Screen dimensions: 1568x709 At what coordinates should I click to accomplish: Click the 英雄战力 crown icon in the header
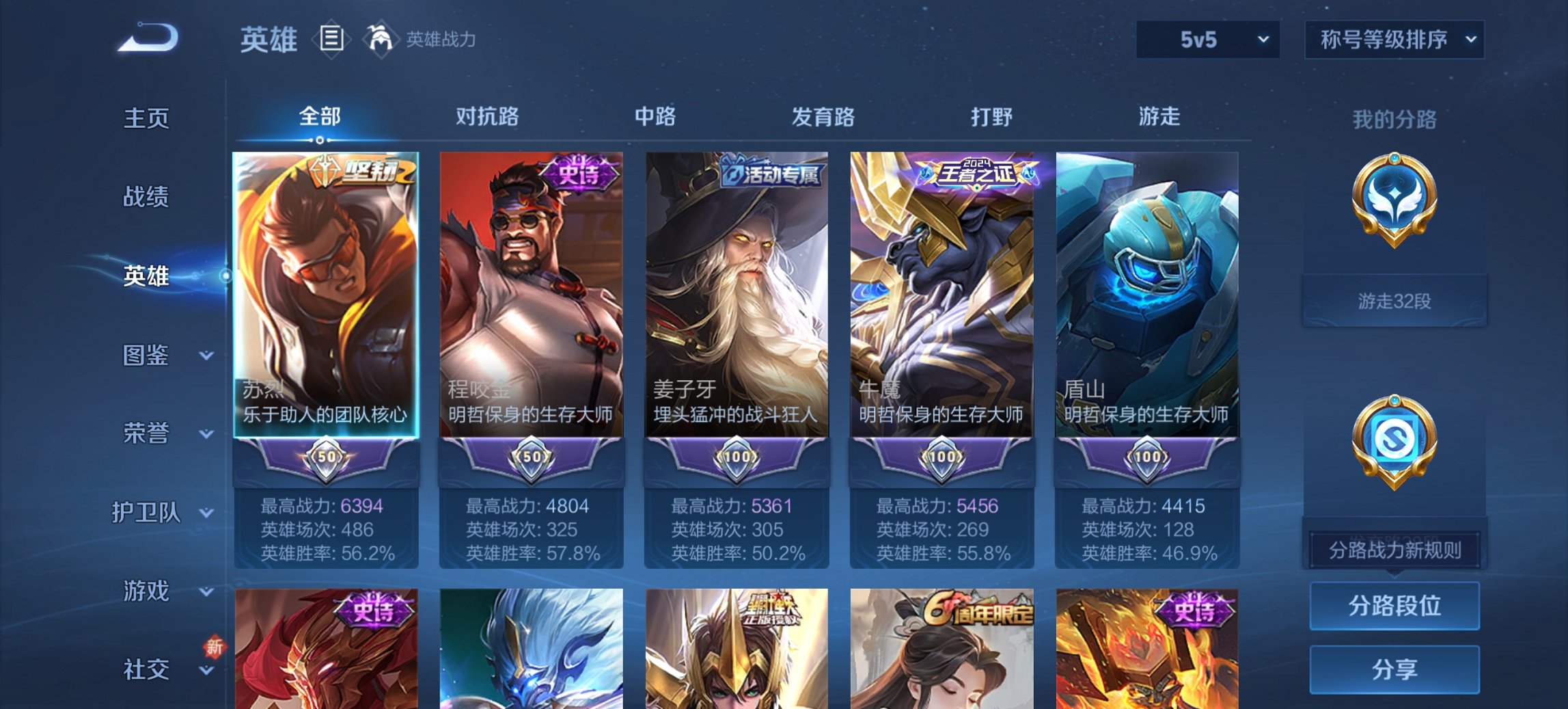381,39
